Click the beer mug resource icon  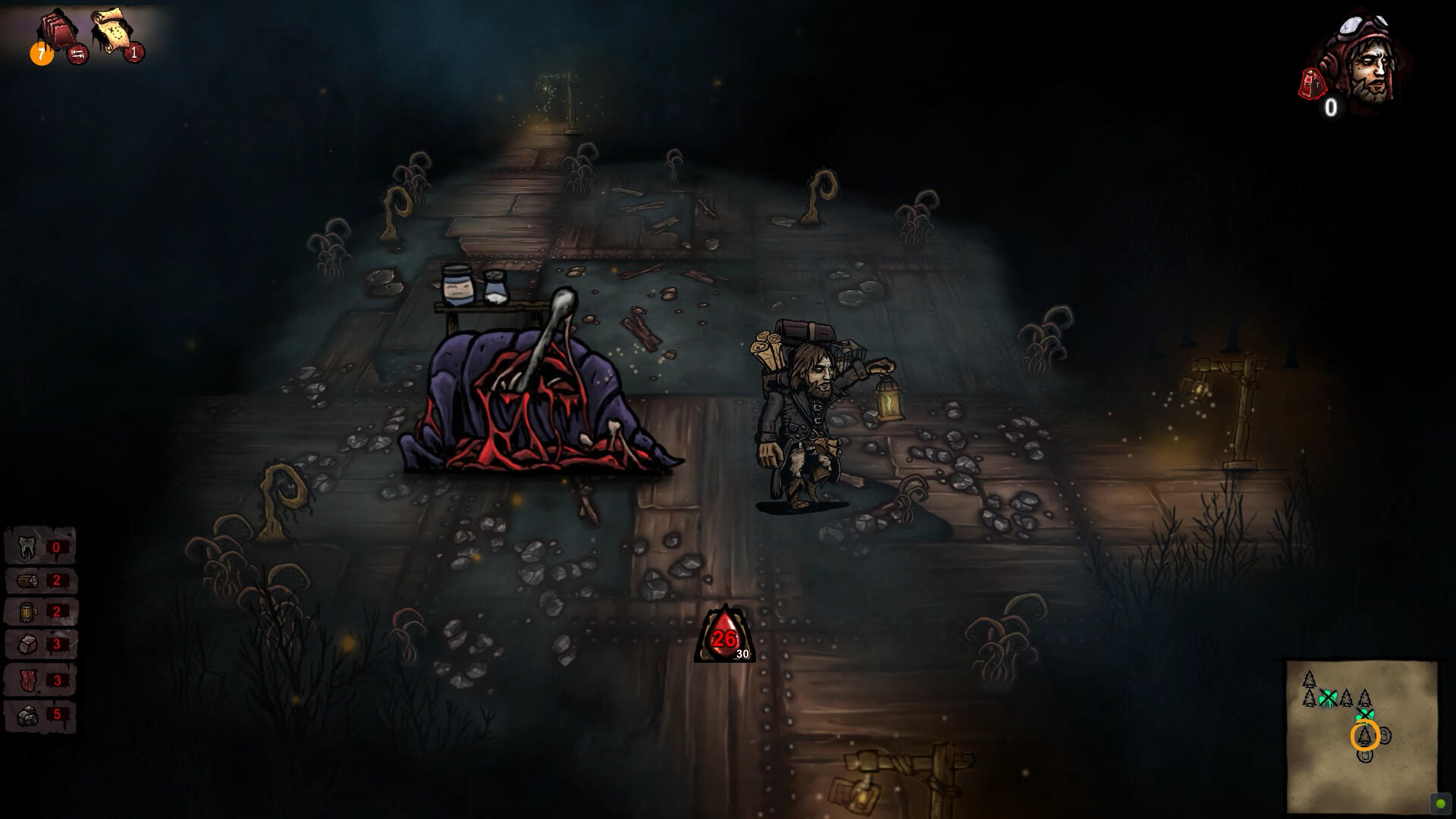pyautogui.click(x=27, y=611)
